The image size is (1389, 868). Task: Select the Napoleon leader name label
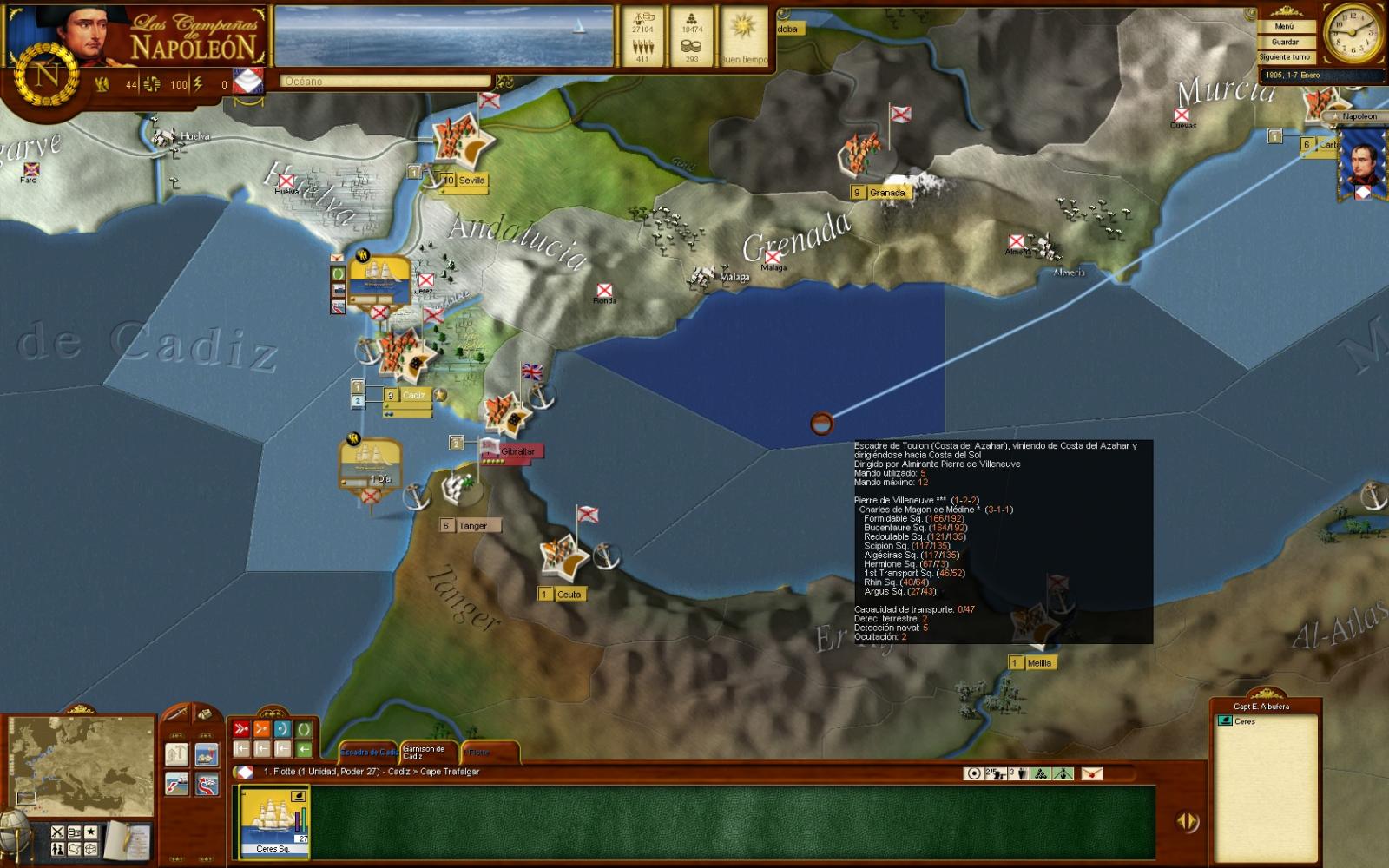(x=1359, y=116)
